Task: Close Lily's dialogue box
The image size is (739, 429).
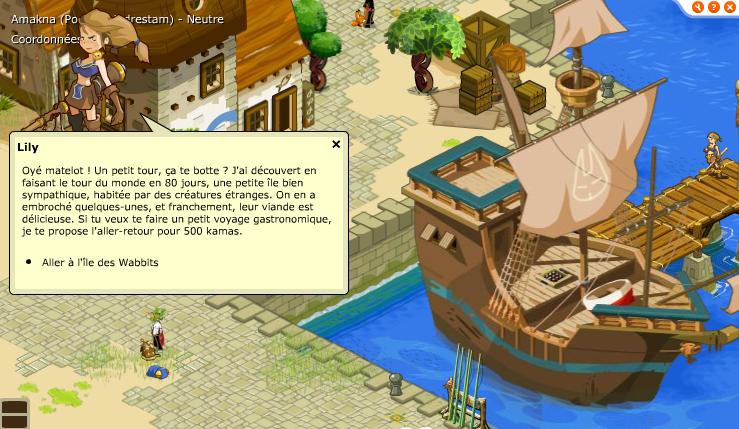Action: coord(336,144)
